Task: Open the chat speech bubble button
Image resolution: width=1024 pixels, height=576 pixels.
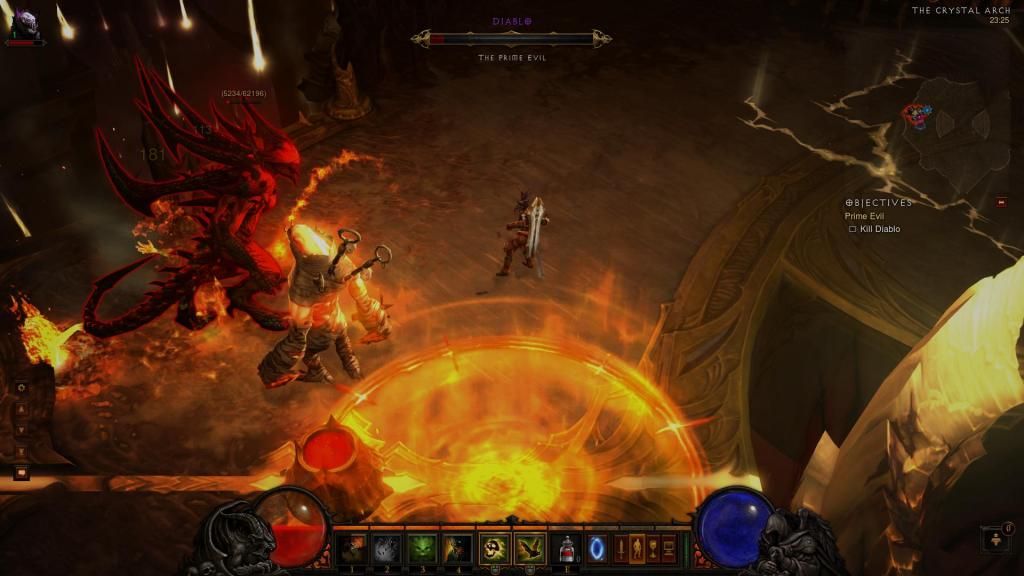Action: tap(21, 472)
